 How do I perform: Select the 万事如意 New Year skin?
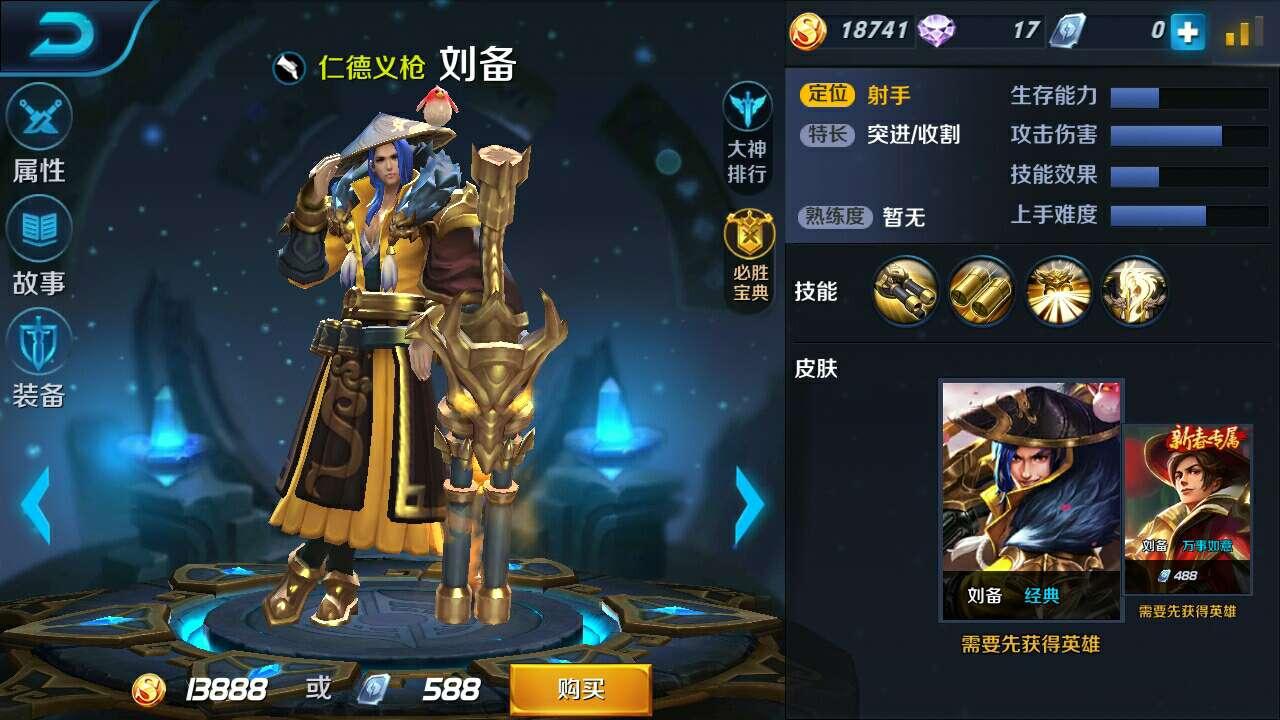1187,508
